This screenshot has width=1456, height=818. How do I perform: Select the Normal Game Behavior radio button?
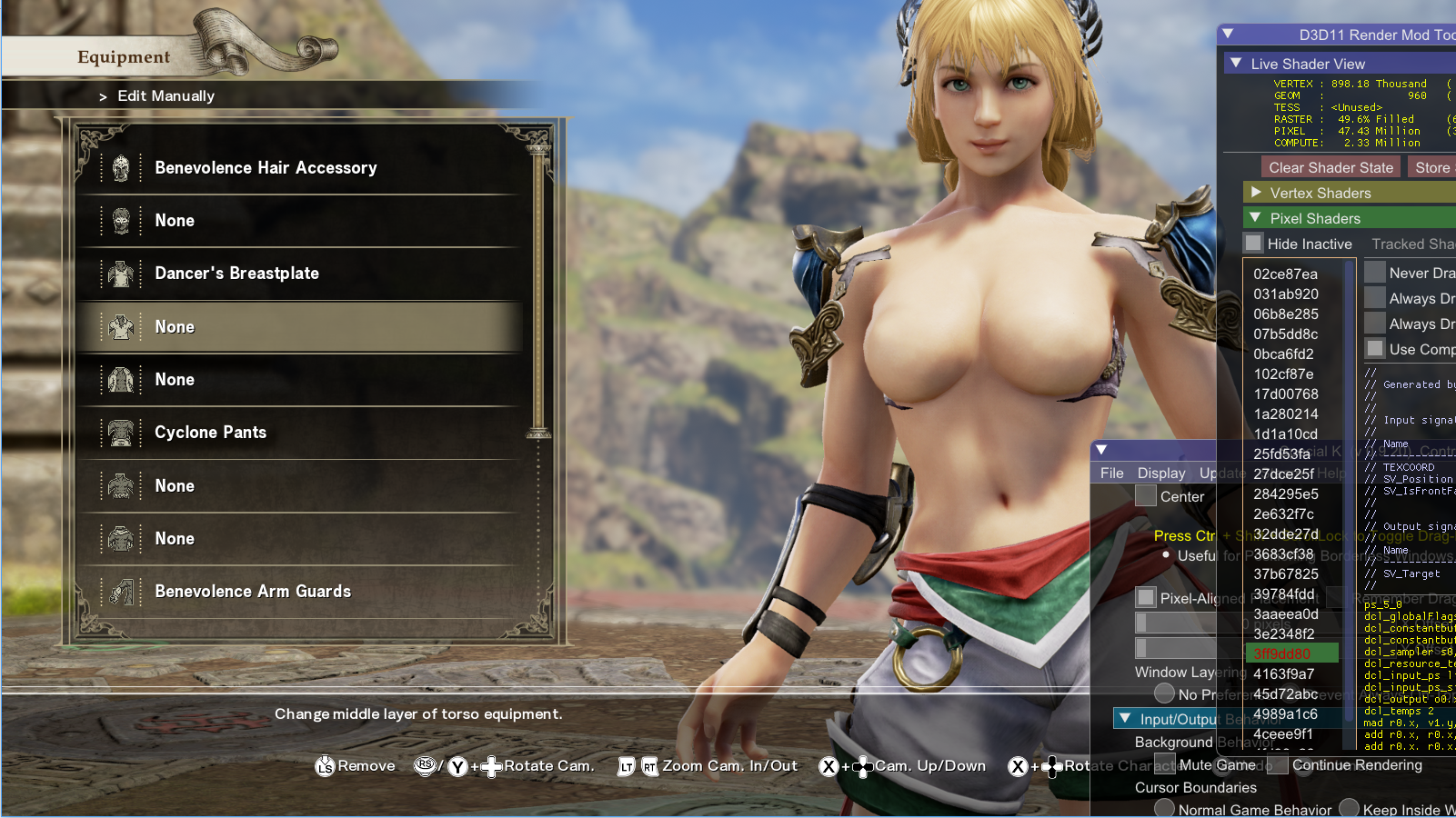click(1163, 809)
